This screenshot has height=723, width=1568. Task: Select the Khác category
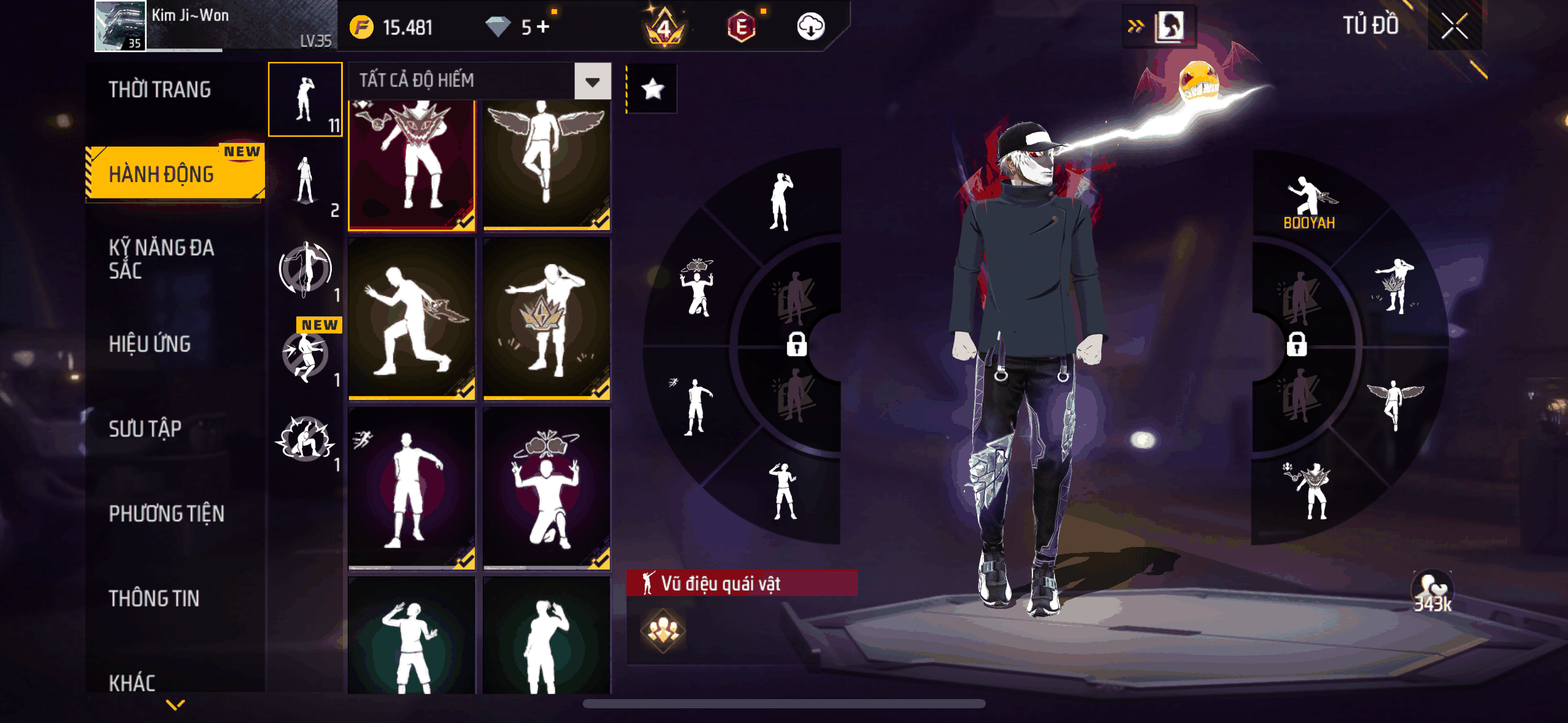[132, 682]
